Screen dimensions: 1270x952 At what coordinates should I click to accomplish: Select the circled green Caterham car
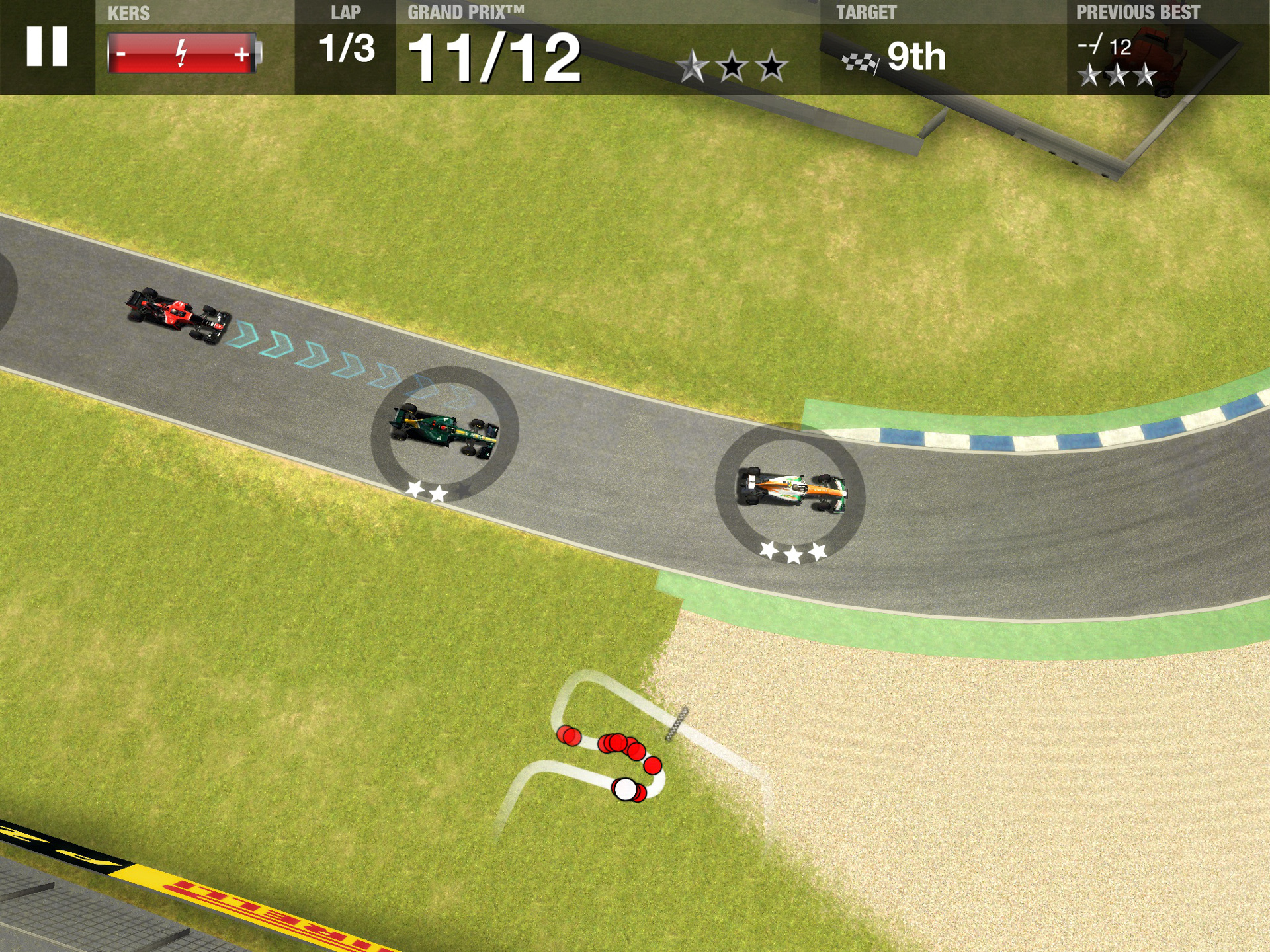pos(444,431)
